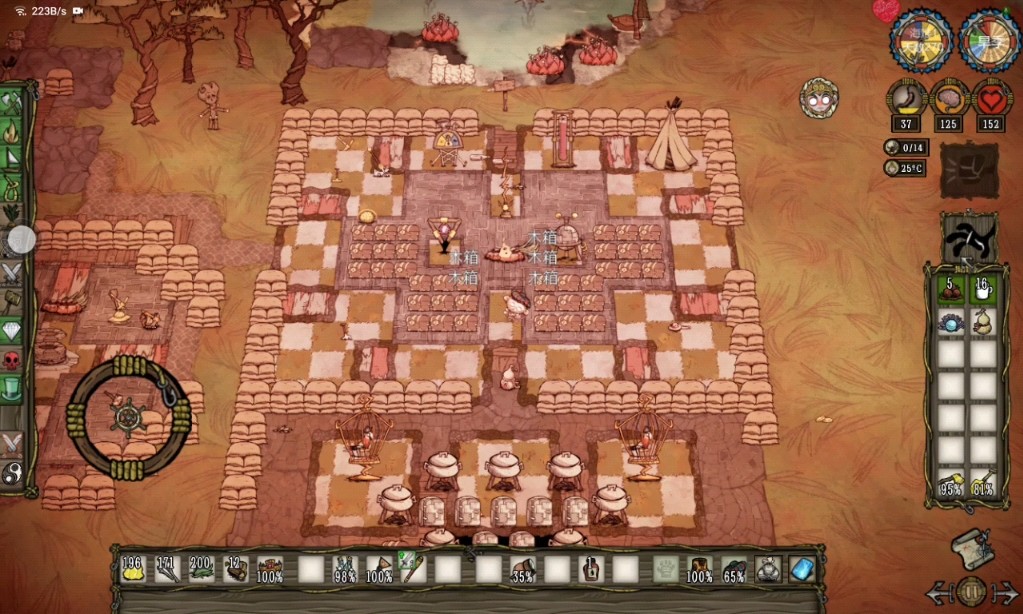1023x614 pixels.
Task: Tap the Wilson character portrait badge
Action: [819, 98]
